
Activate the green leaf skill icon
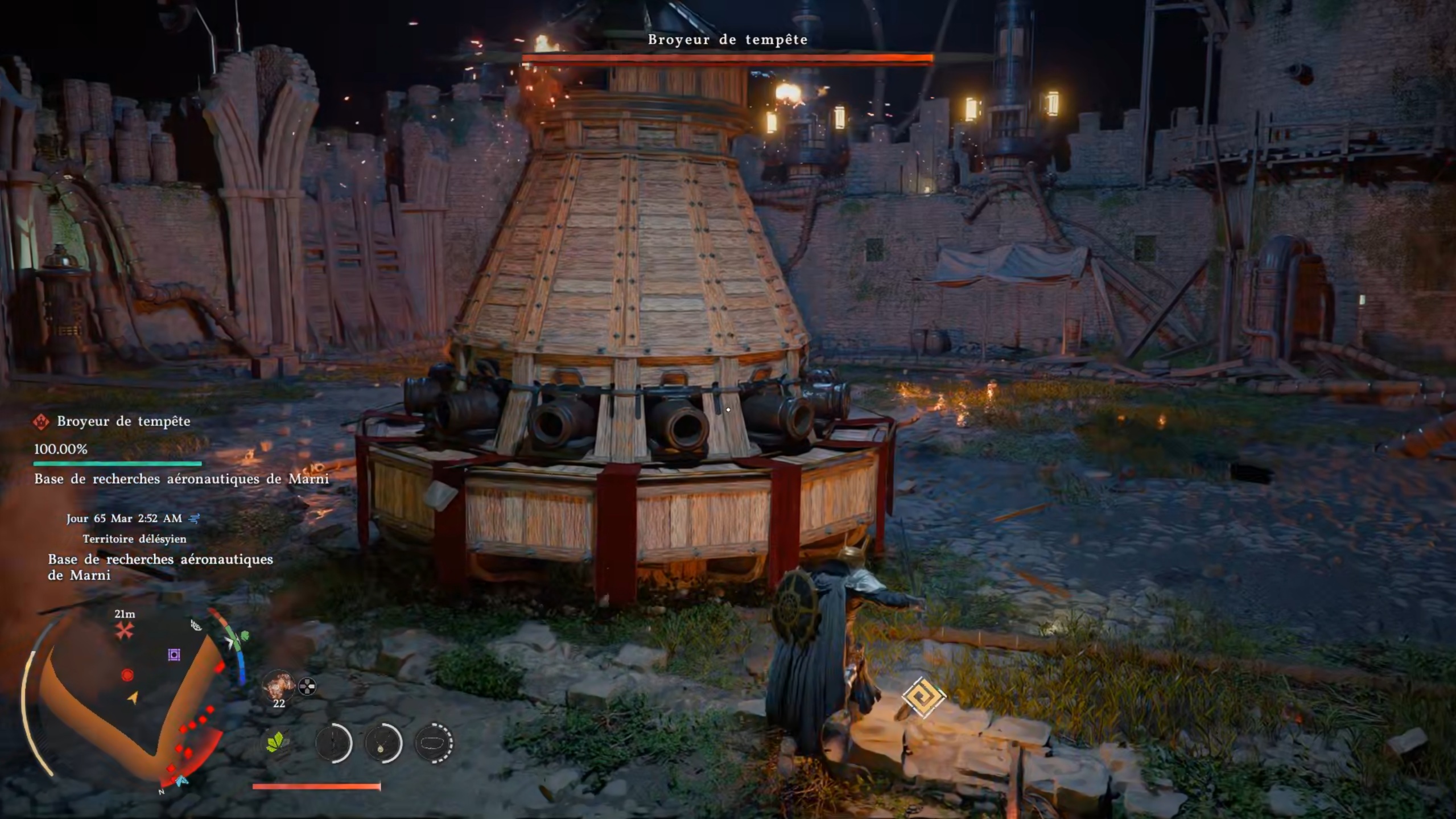[277, 742]
